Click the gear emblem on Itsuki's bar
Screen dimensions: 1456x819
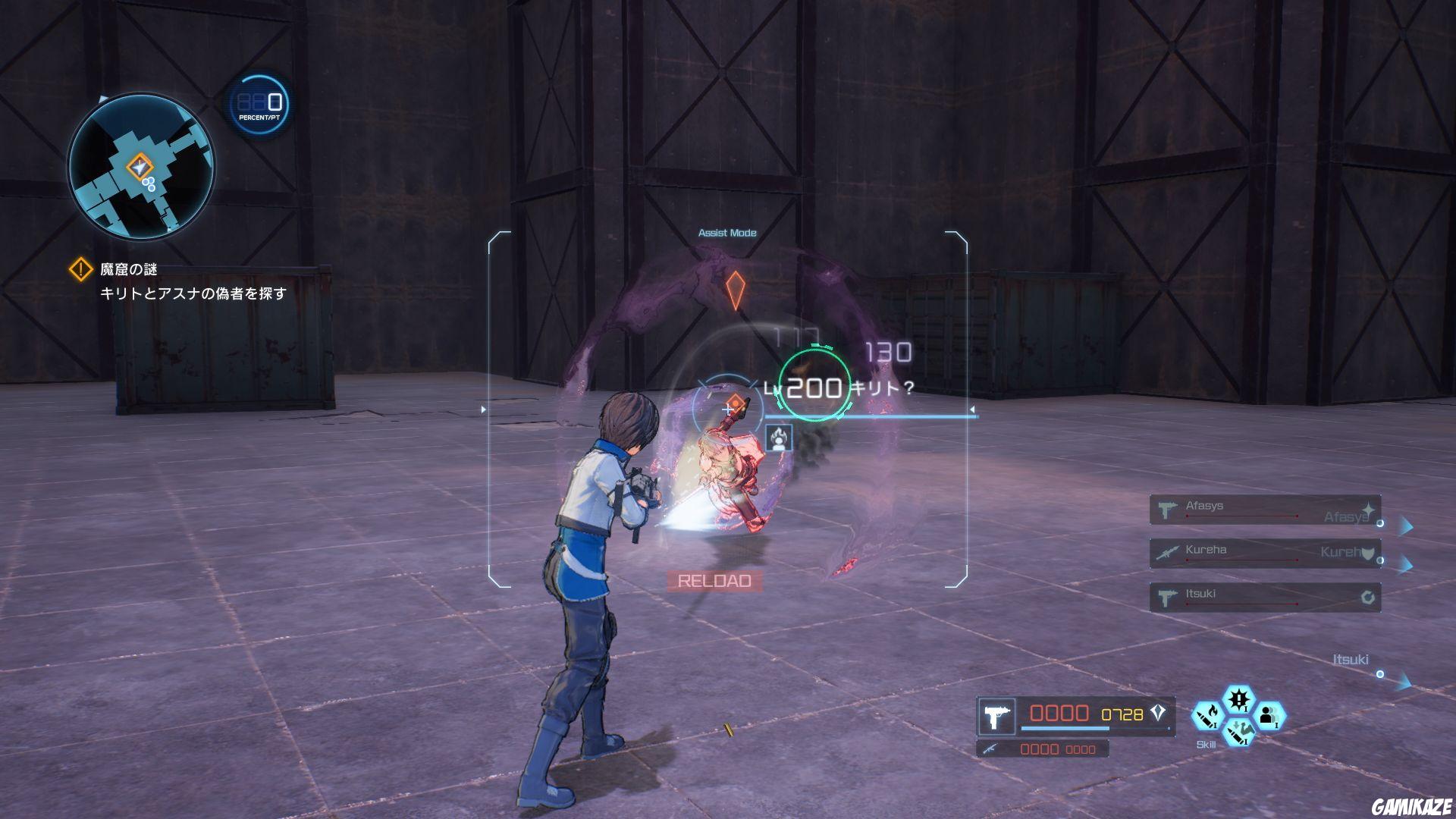tap(1368, 598)
